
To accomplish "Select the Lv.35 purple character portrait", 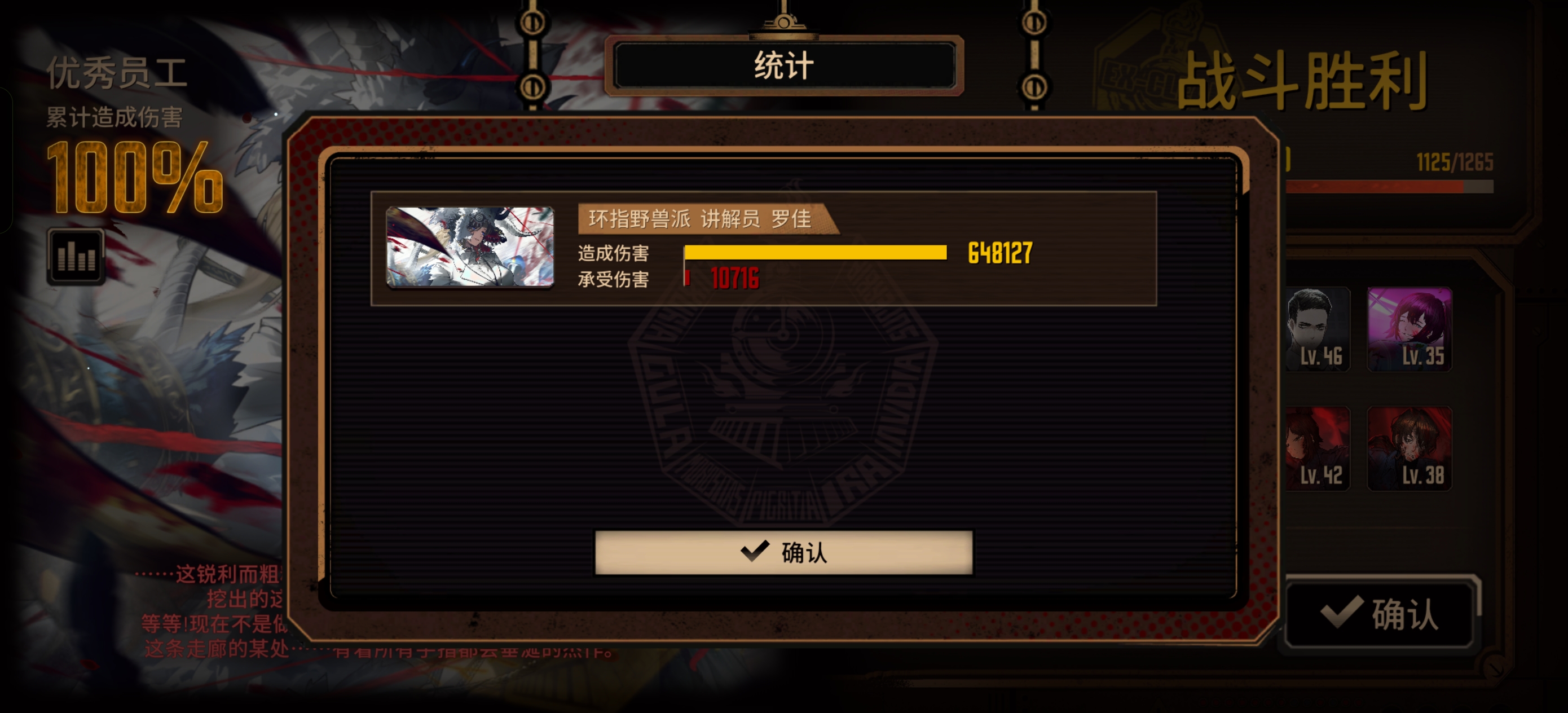I will (x=1410, y=329).
